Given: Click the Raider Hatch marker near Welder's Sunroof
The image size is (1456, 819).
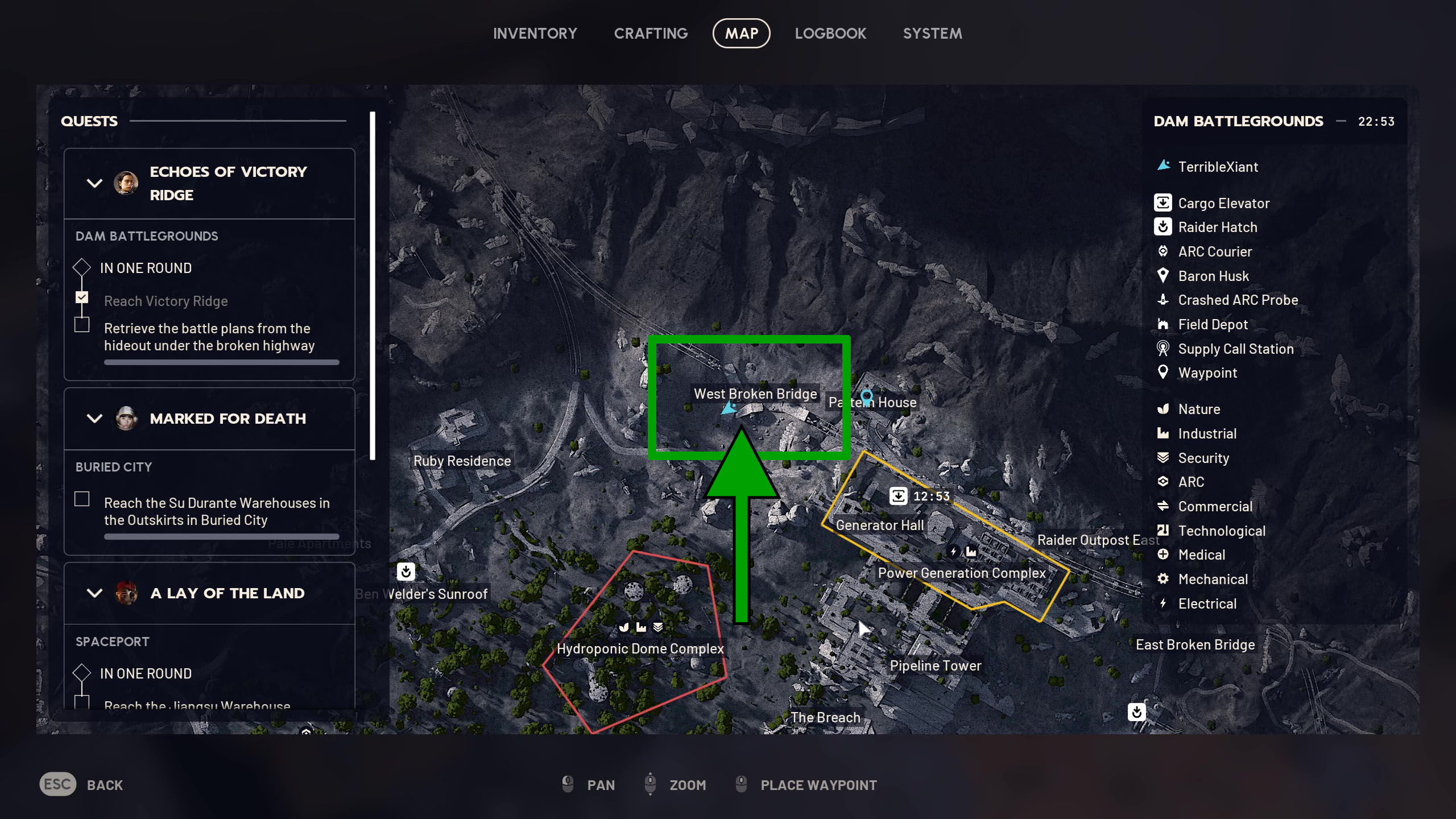Looking at the screenshot, I should 406,571.
